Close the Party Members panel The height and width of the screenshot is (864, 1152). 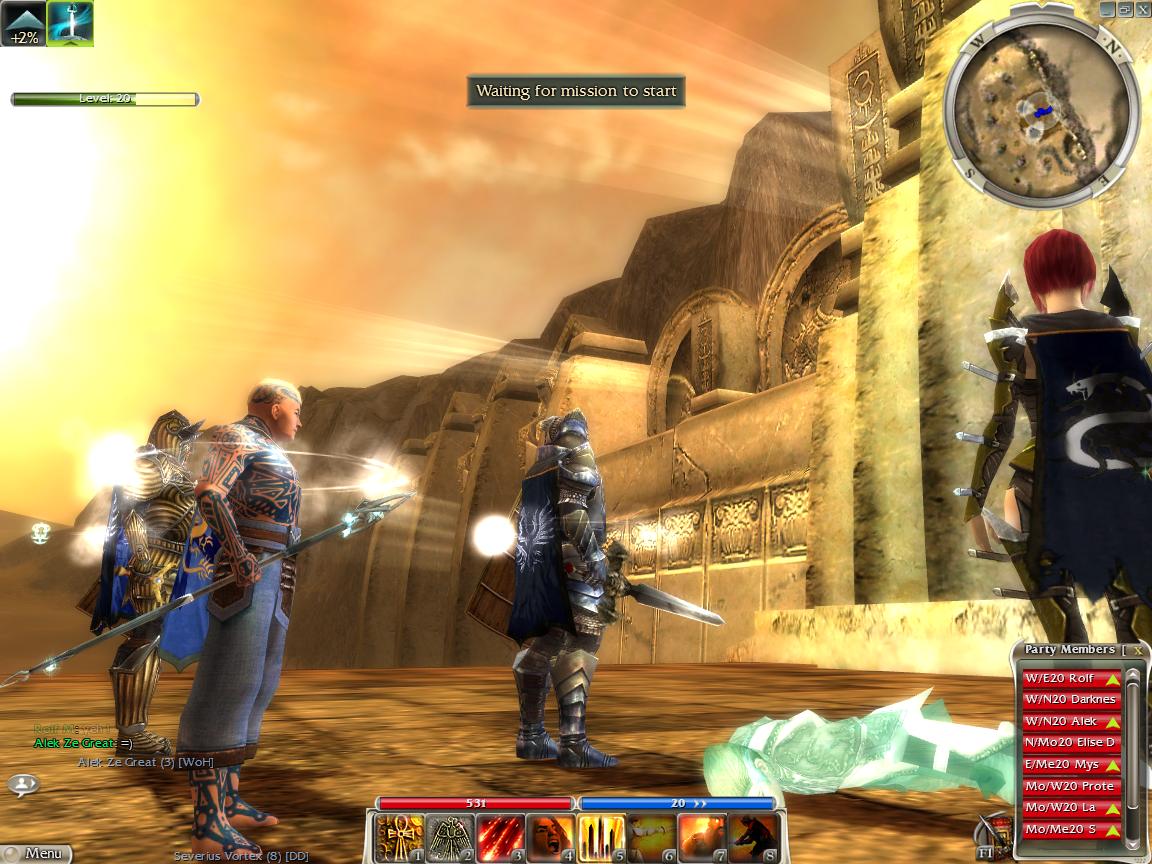click(1138, 650)
